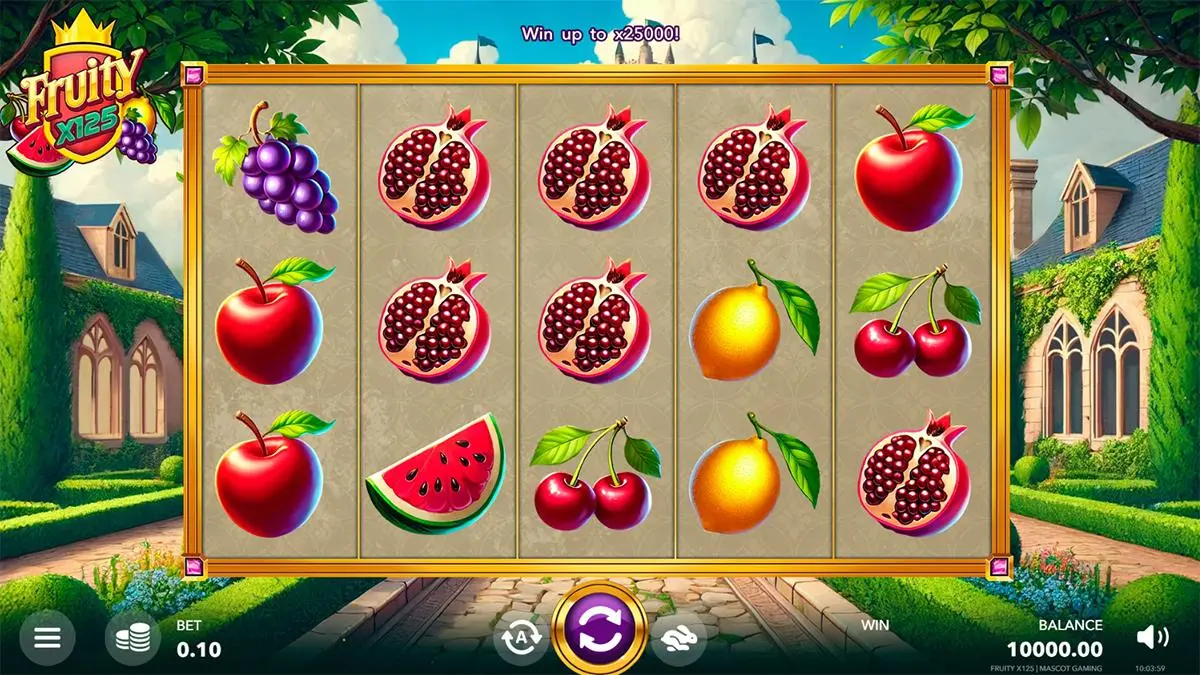Toggle turbo spin with the rabbit icon
This screenshot has width=1200, height=675.
(679, 638)
